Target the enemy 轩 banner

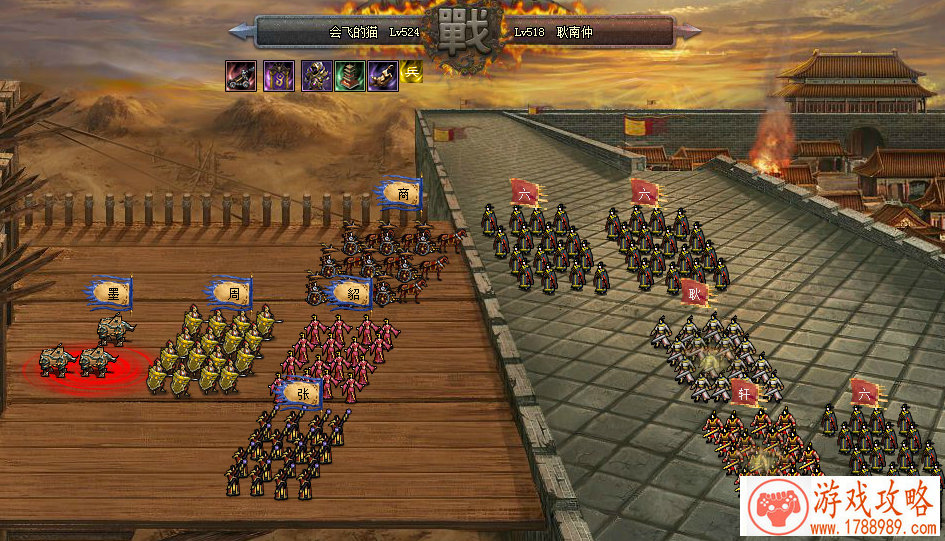743,392
